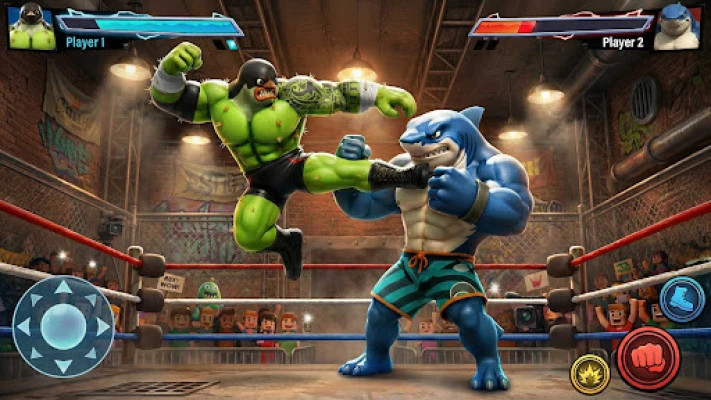Hit the blue boot kick button

(683, 299)
